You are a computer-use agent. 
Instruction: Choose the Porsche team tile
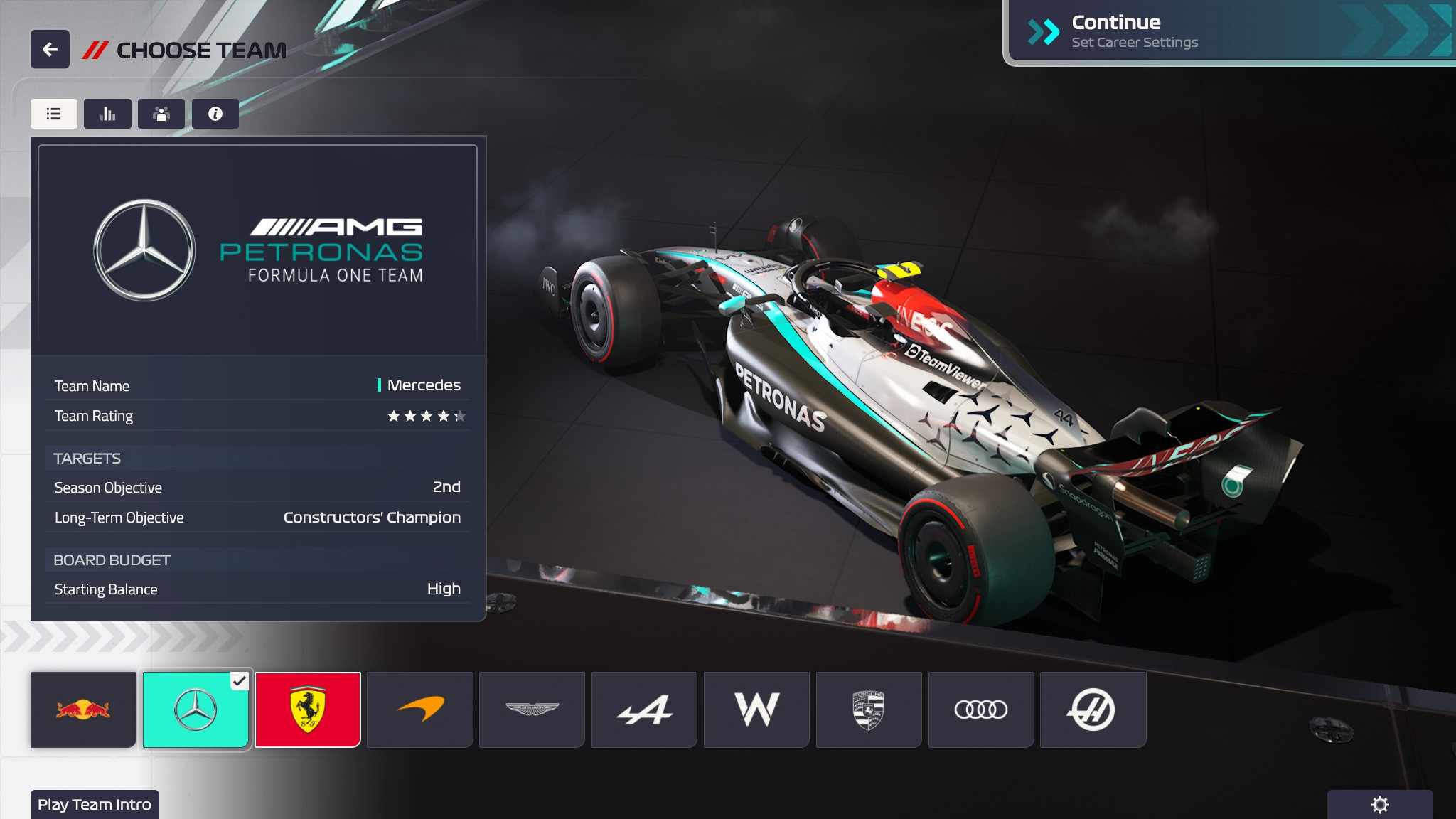869,710
